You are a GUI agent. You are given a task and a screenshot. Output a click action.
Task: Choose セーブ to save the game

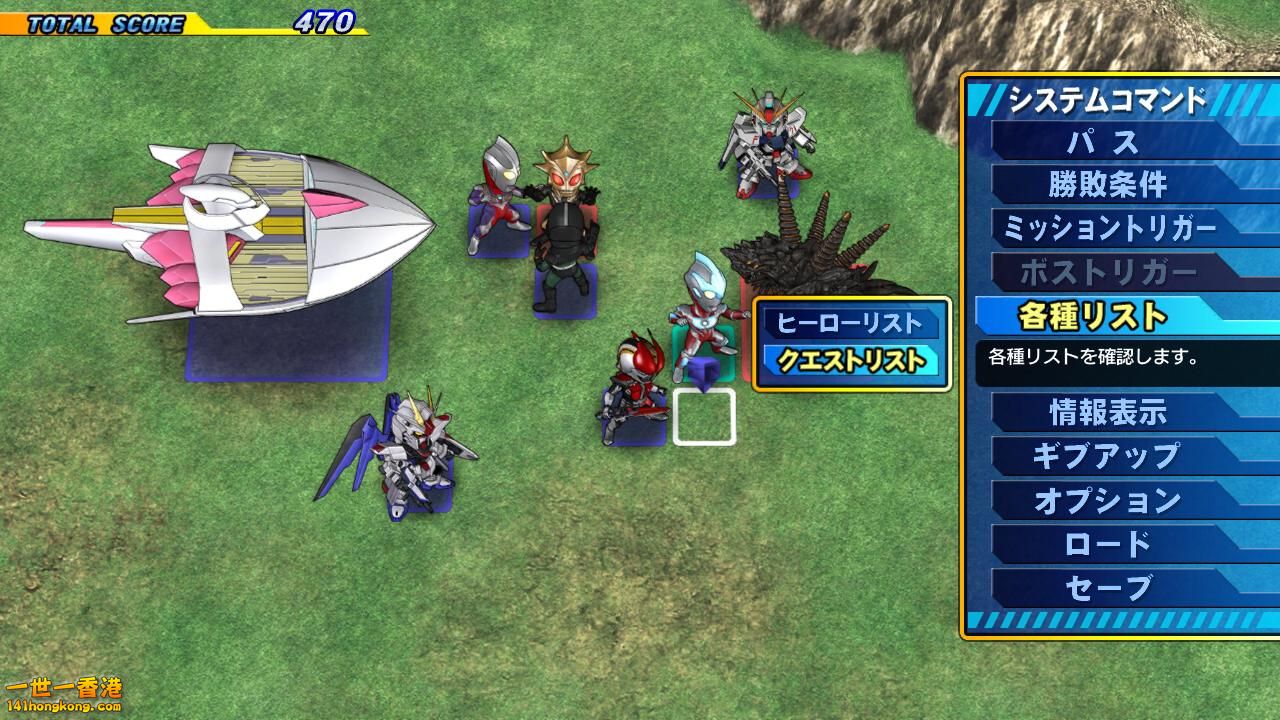[x=1107, y=588]
